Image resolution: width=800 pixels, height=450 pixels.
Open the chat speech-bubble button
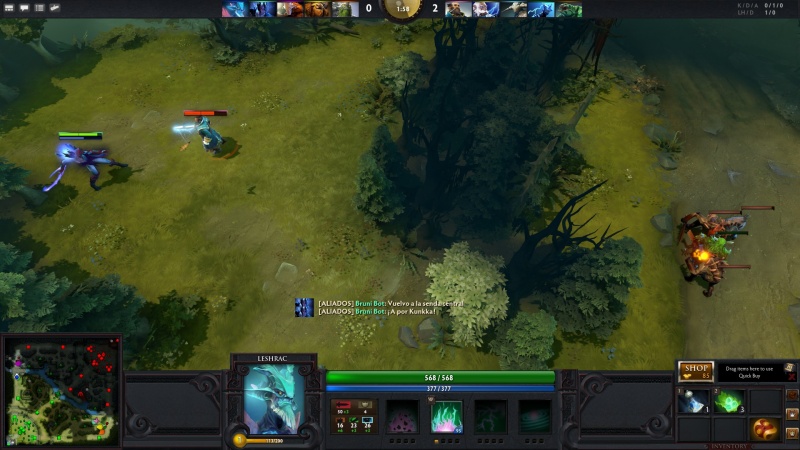(x=24, y=8)
